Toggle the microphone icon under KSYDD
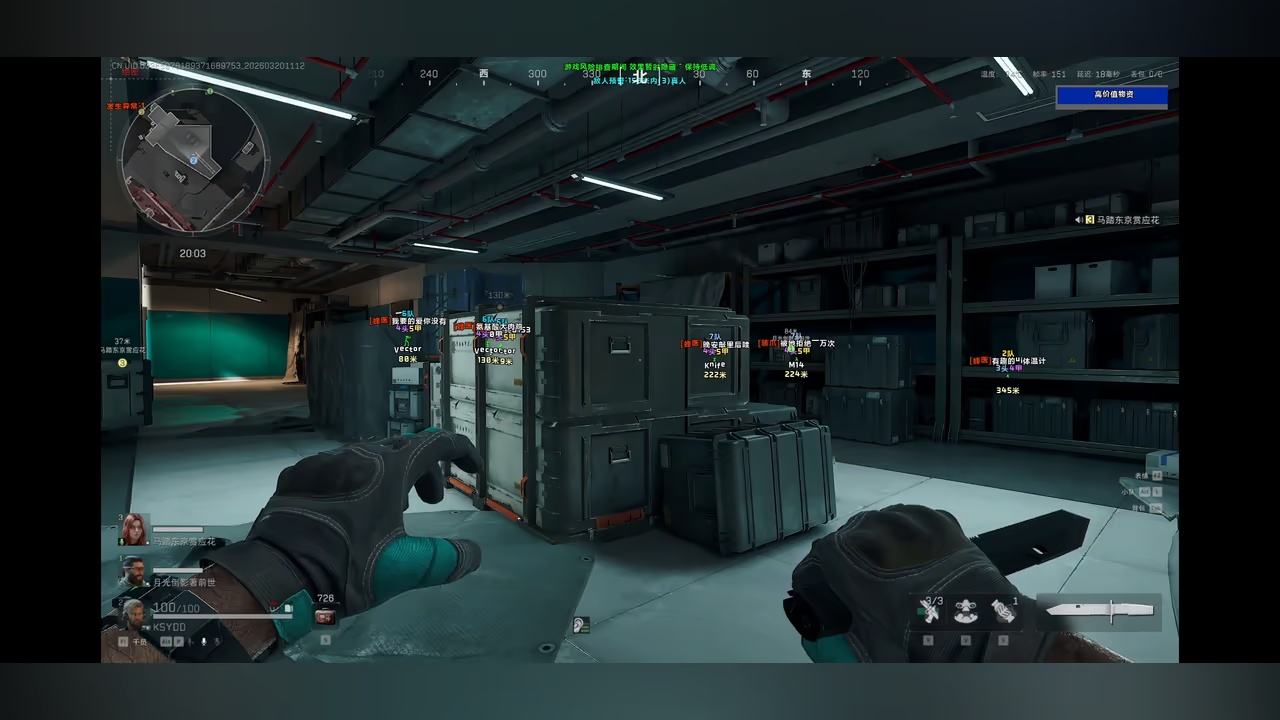The image size is (1280, 720). pos(202,641)
